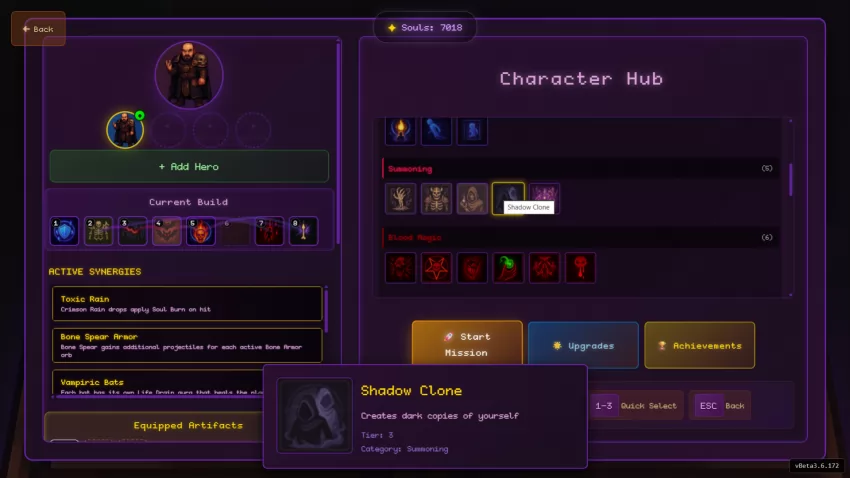
Task: Select the active hero portrait with green badge
Action: pos(125,129)
